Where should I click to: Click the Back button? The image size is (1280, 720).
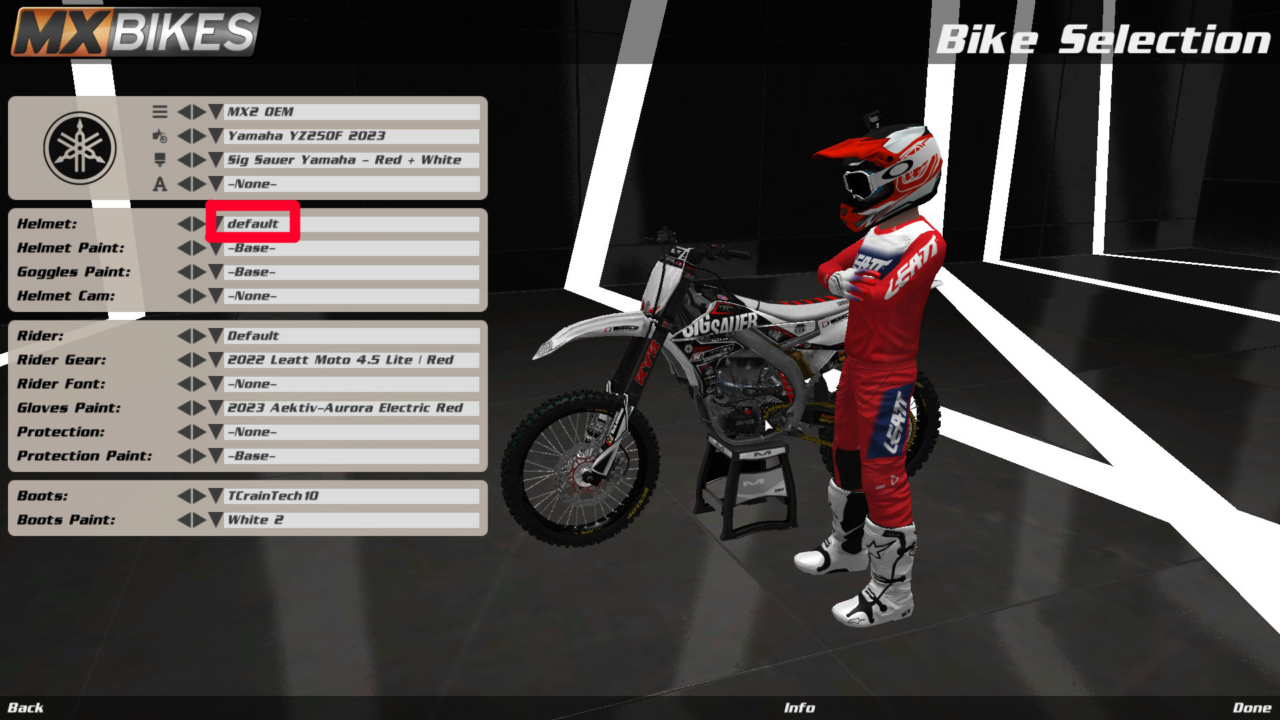(x=25, y=707)
